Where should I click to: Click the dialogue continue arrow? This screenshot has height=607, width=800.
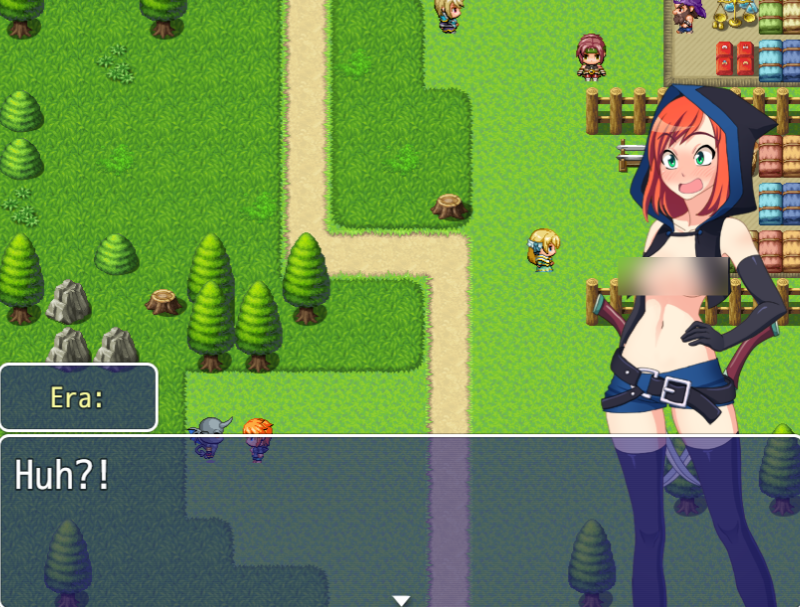click(401, 600)
